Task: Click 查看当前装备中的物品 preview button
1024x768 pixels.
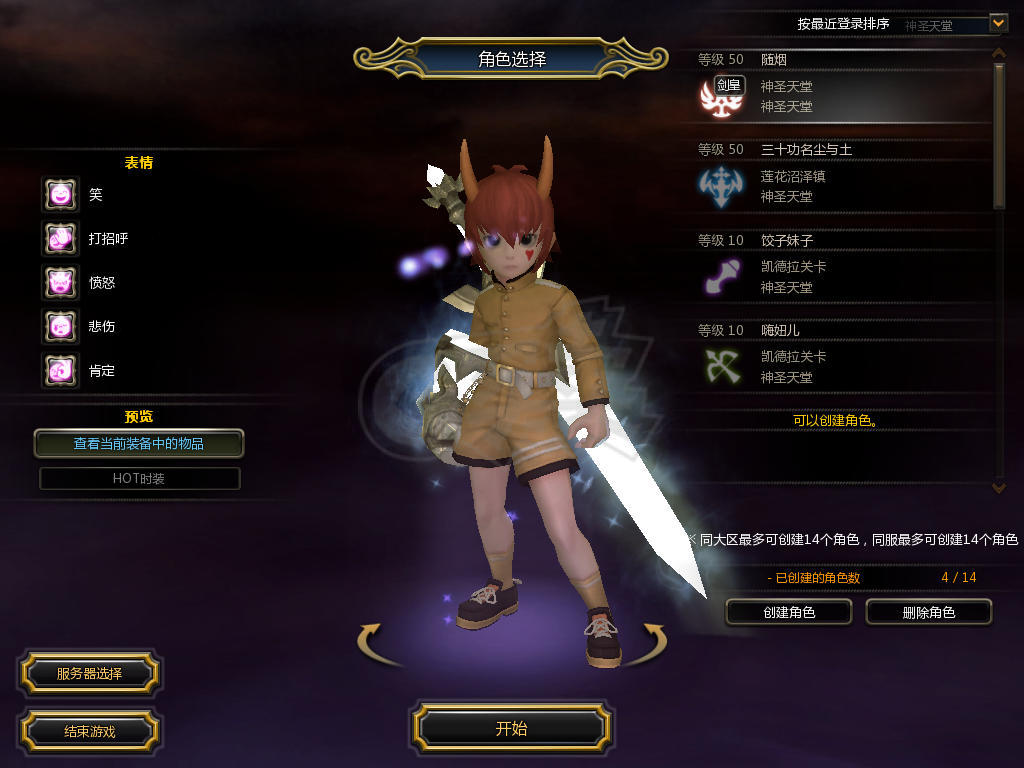Action: 139,443
